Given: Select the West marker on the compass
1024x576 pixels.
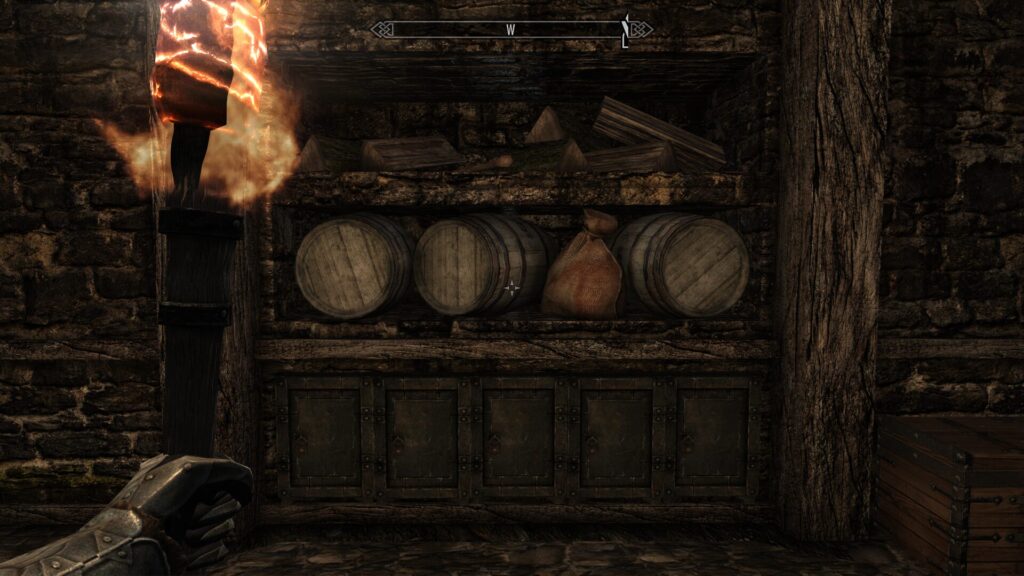Looking at the screenshot, I should point(510,30).
